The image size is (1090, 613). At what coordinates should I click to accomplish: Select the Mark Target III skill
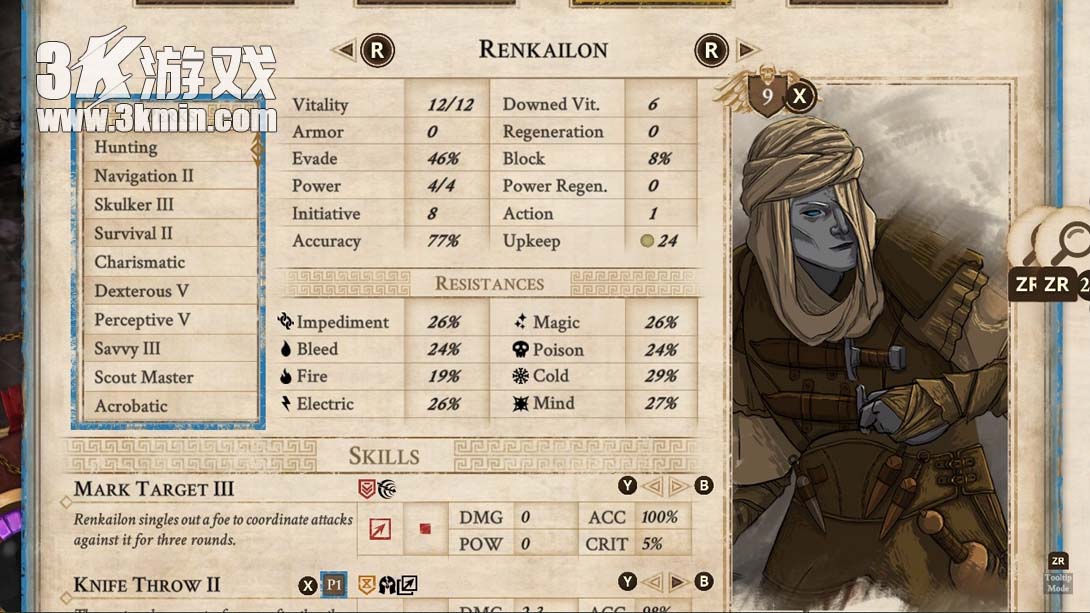(154, 489)
